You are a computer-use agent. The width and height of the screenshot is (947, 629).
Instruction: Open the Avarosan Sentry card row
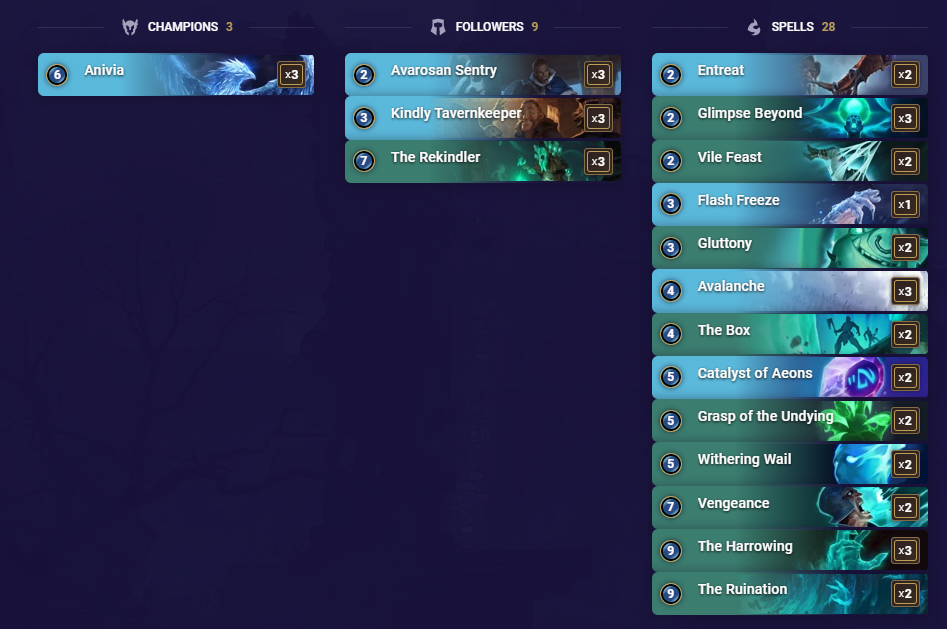482,75
